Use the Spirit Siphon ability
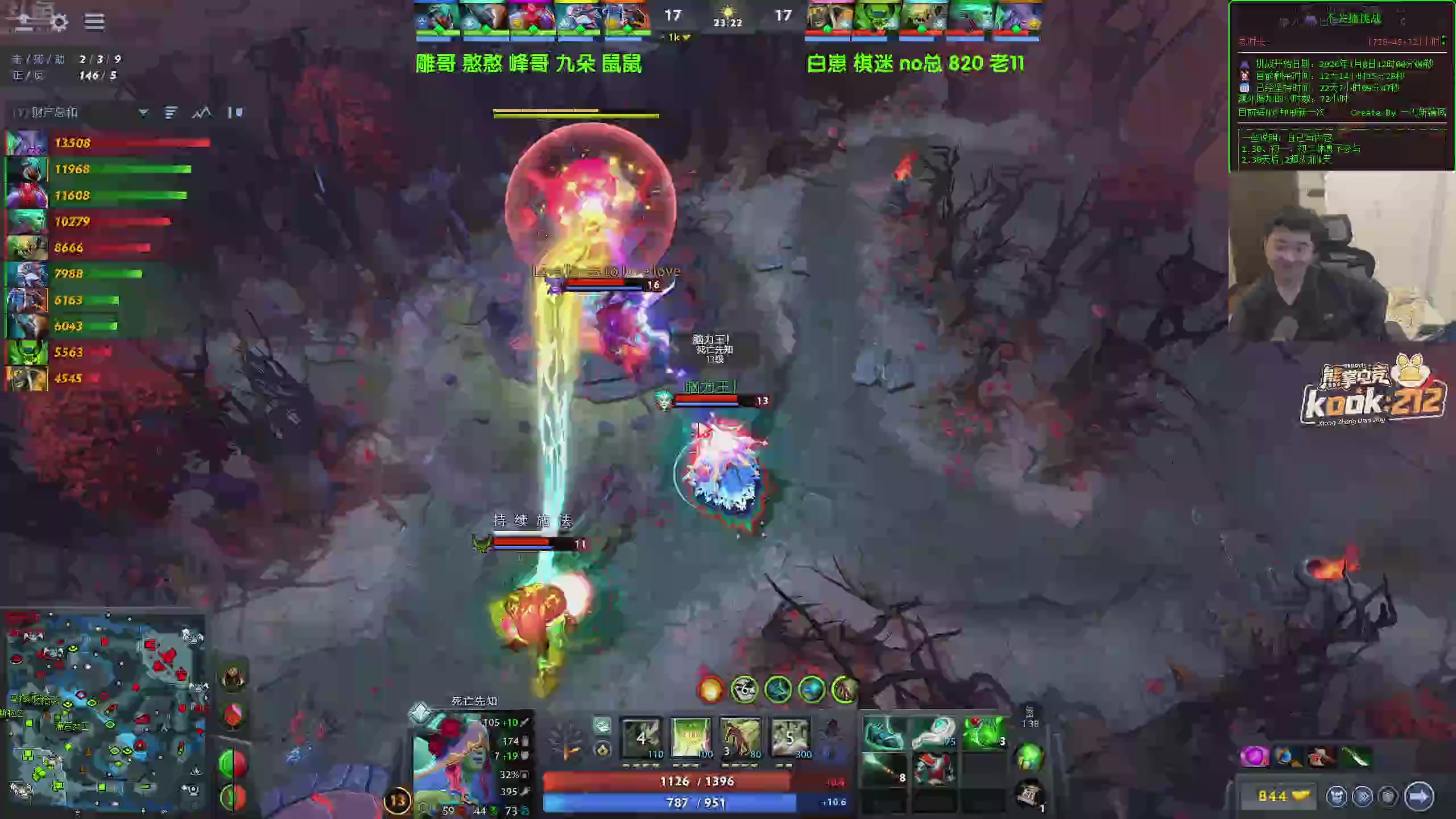1456x819 pixels. click(740, 738)
